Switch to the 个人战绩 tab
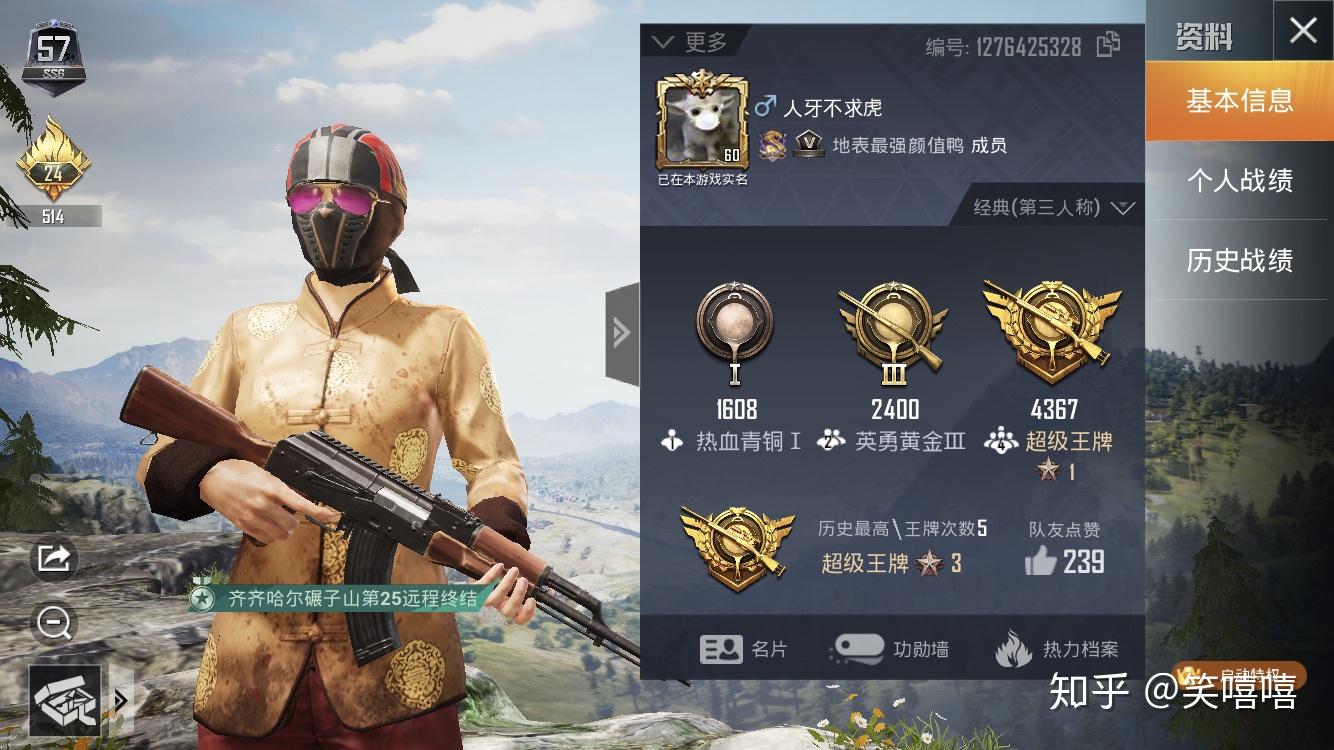 click(1240, 180)
